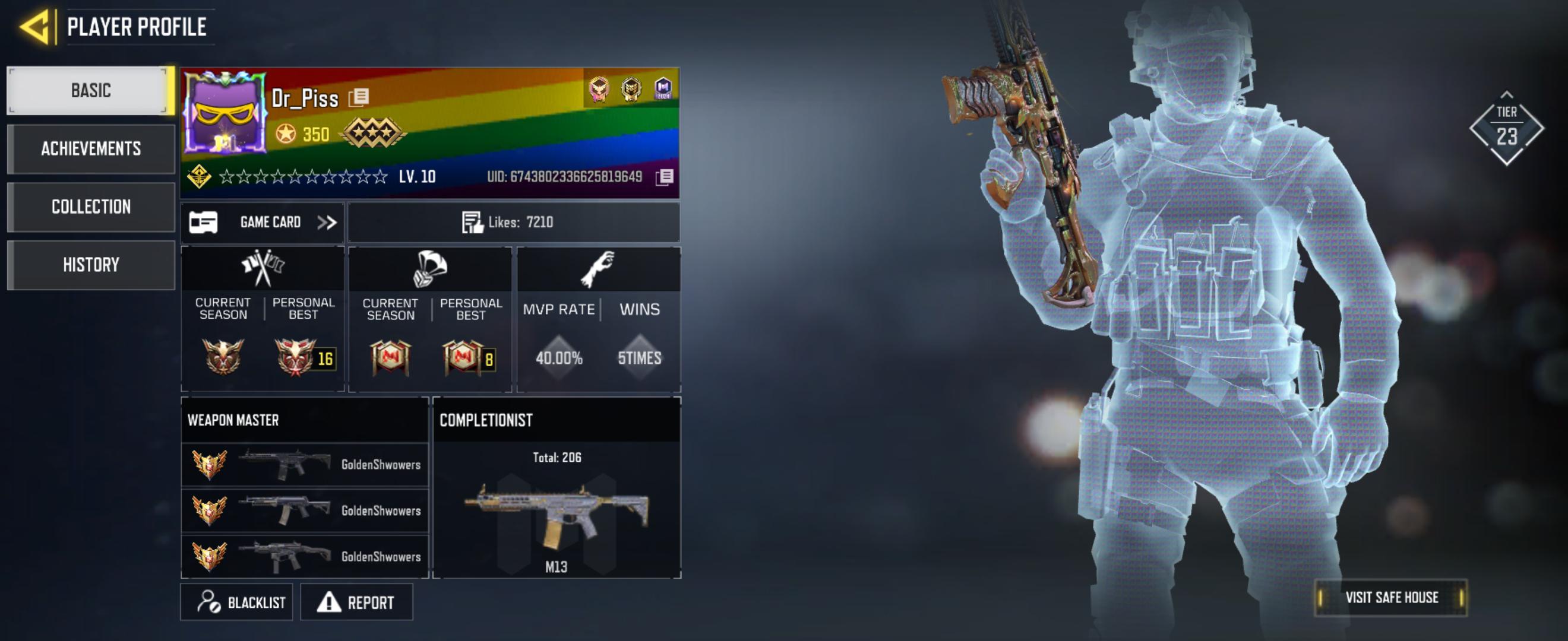Report this player

pos(357,602)
